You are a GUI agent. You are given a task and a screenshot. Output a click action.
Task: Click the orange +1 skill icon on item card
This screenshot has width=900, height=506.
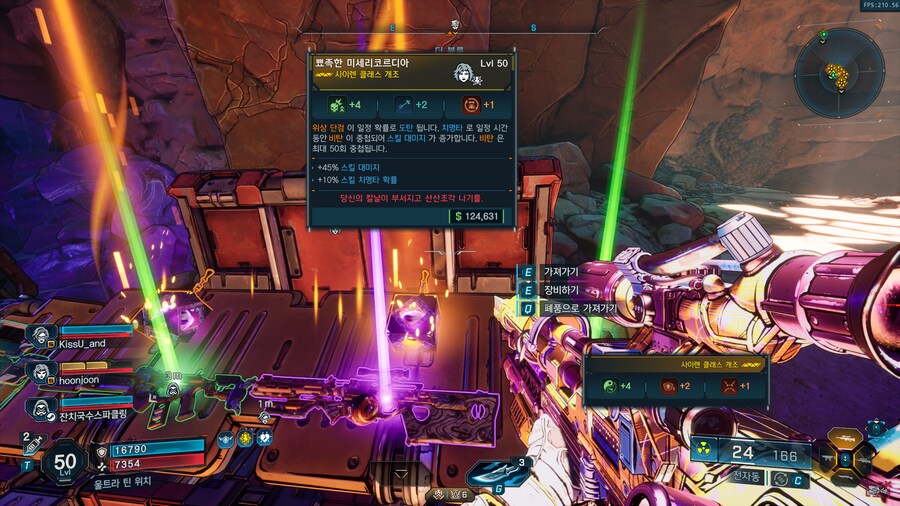(x=473, y=104)
